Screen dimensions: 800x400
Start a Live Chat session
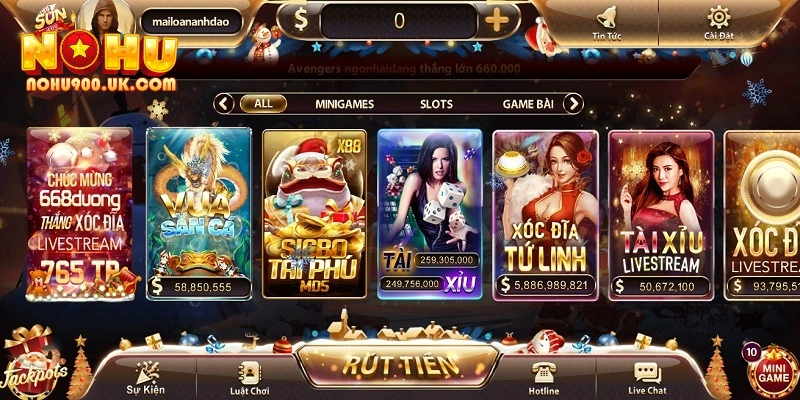[648, 377]
